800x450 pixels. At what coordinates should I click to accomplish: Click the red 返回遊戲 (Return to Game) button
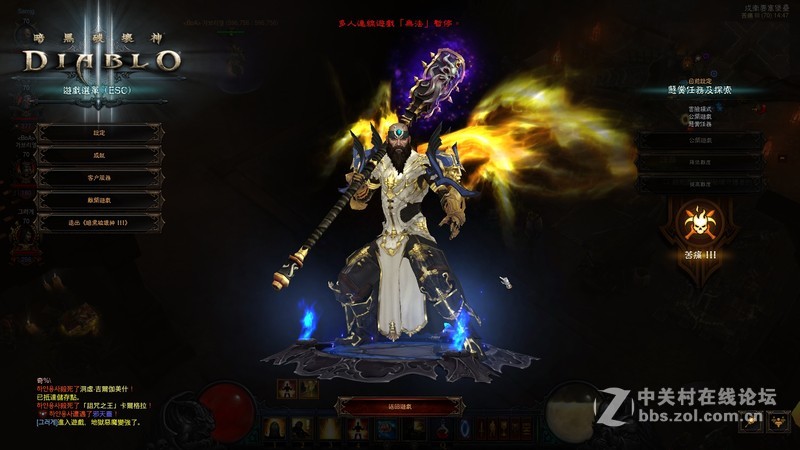pyautogui.click(x=399, y=406)
